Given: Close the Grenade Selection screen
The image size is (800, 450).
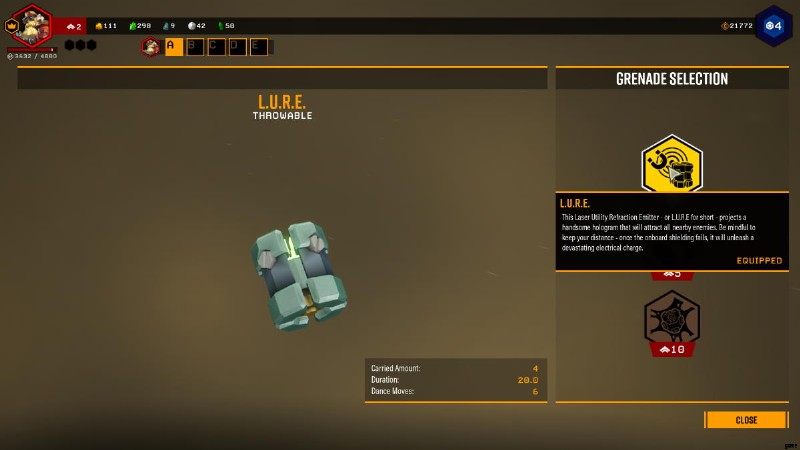Looking at the screenshot, I should coord(746,420).
